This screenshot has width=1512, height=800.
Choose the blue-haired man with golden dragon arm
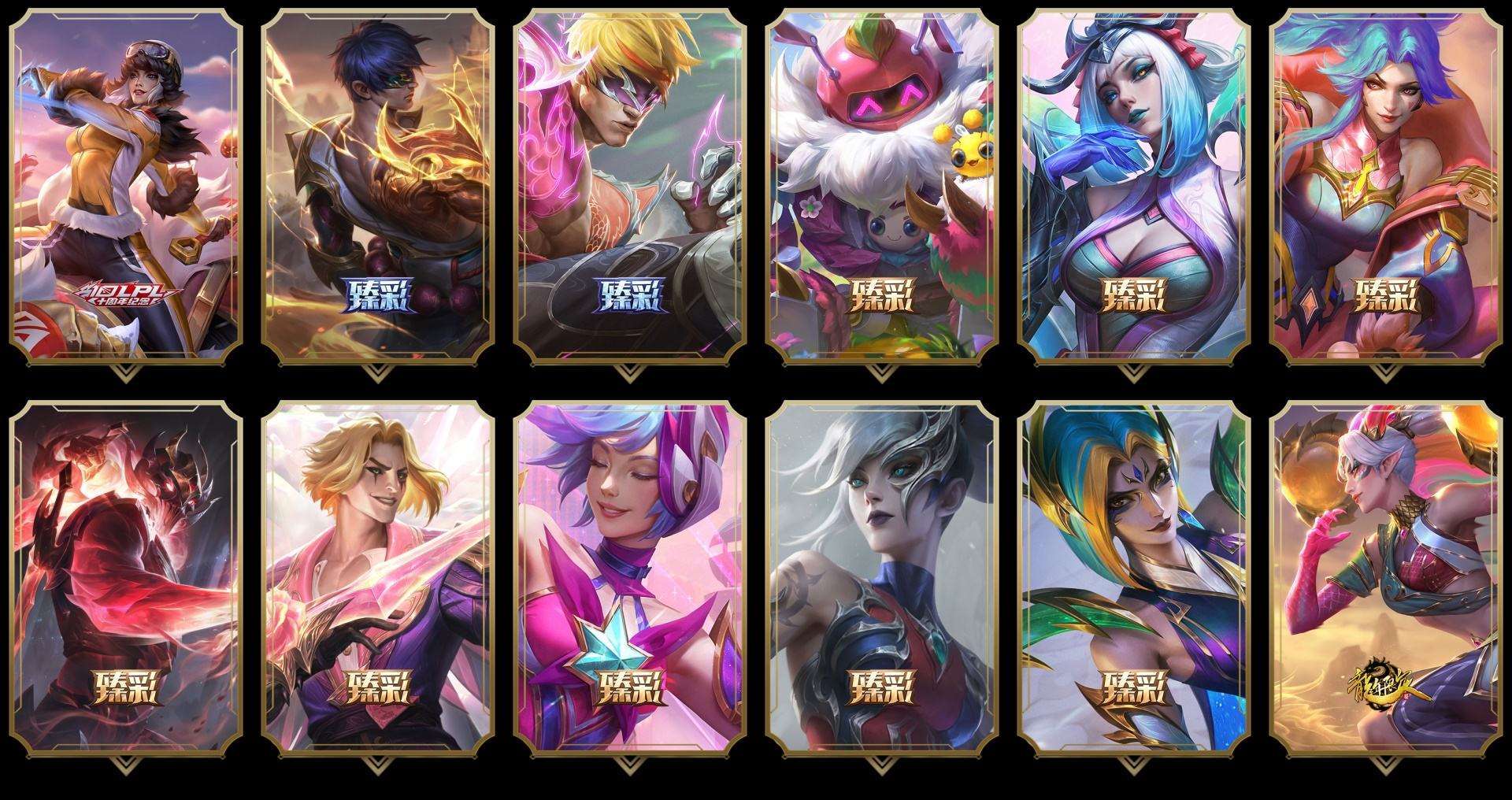[x=378, y=187]
